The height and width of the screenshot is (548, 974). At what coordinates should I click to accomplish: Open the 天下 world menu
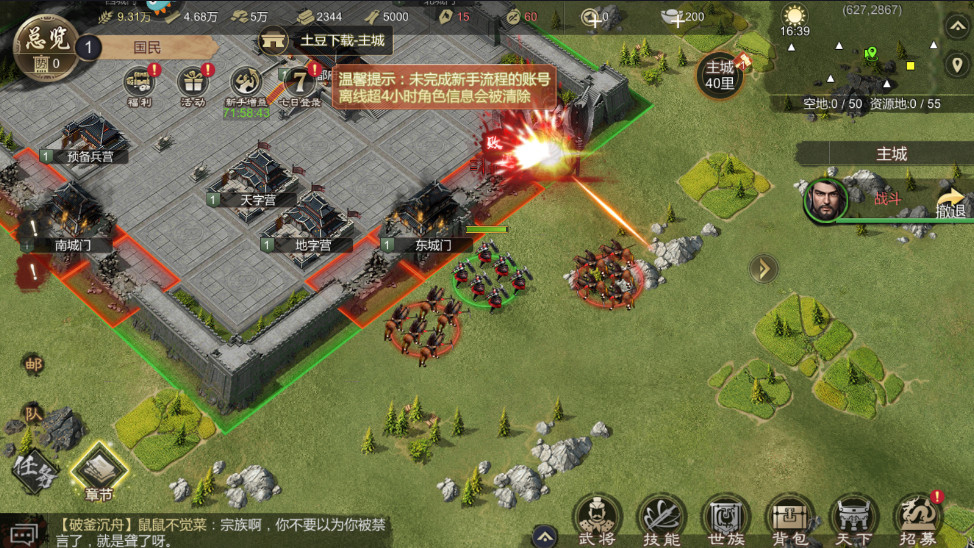[x=853, y=518]
